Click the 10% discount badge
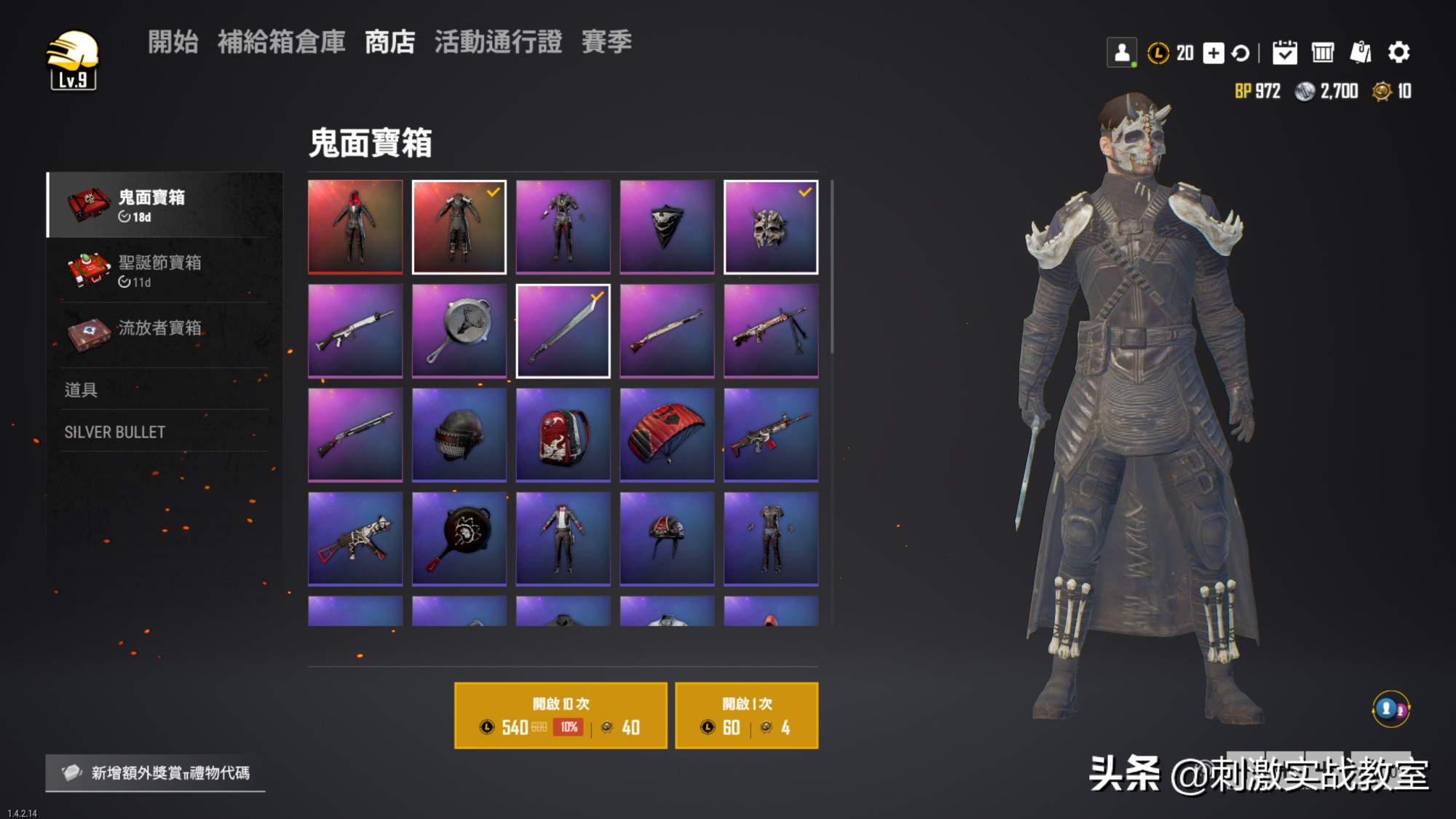The image size is (1456, 819). pyautogui.click(x=567, y=727)
